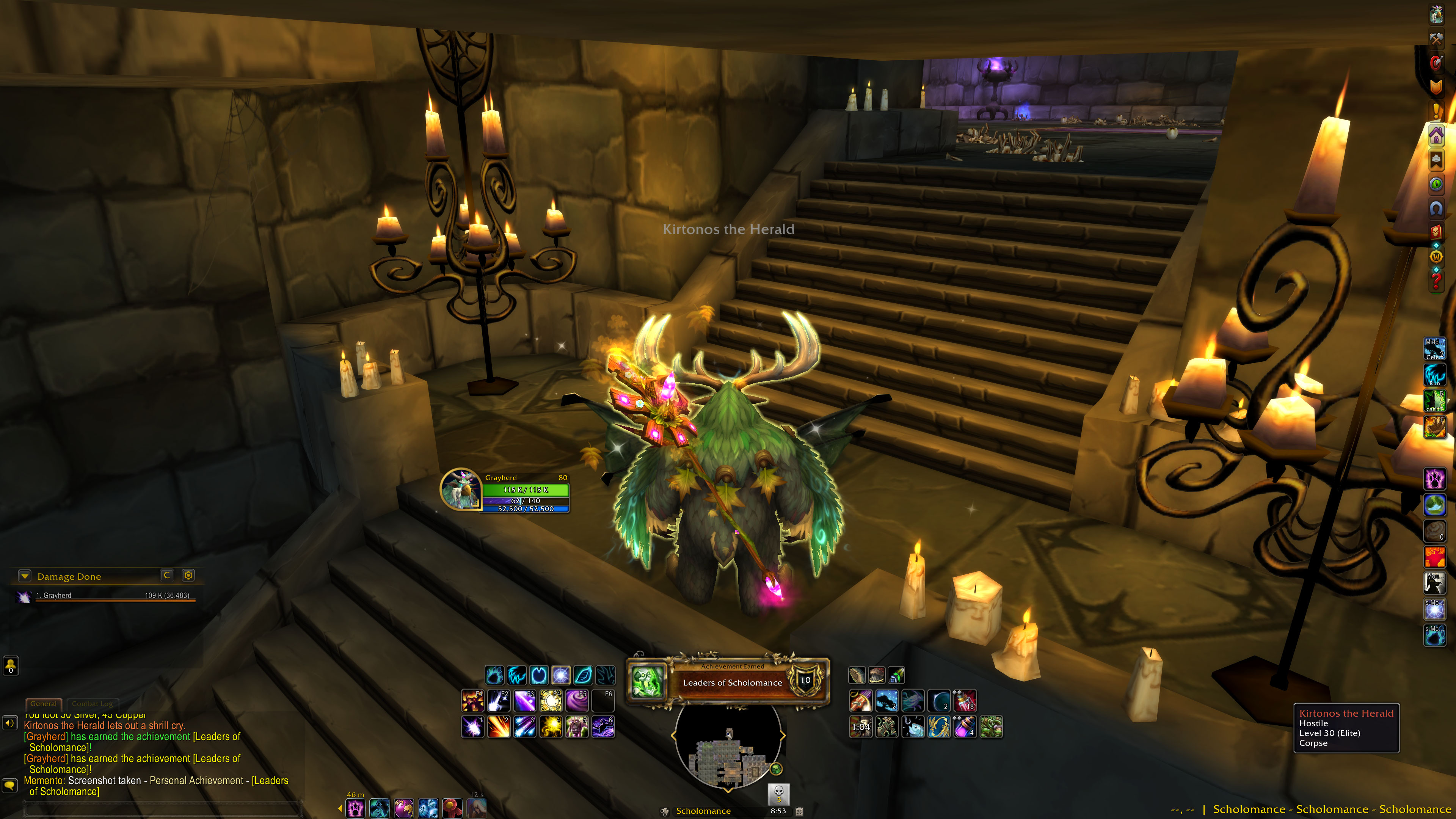Viewport: 1456px width, 819px height.
Task: Switch to the Combat Log chat tab
Action: point(93,704)
